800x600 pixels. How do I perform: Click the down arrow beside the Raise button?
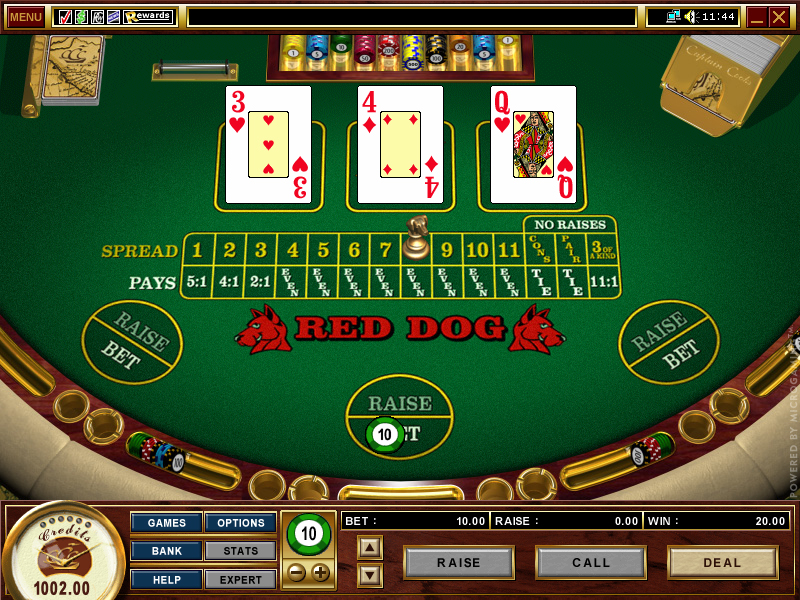(x=370, y=574)
